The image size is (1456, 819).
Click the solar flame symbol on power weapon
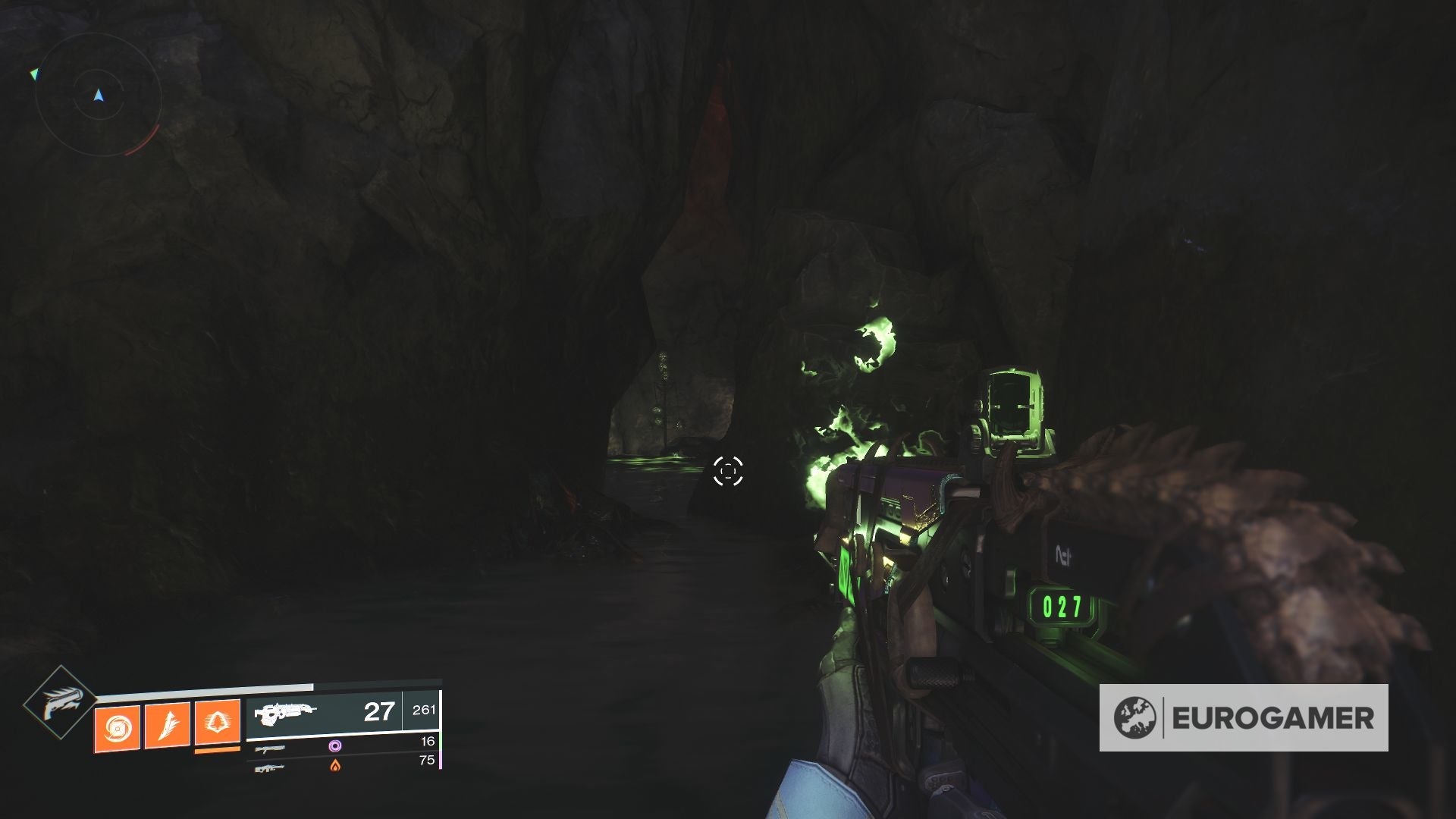335,764
